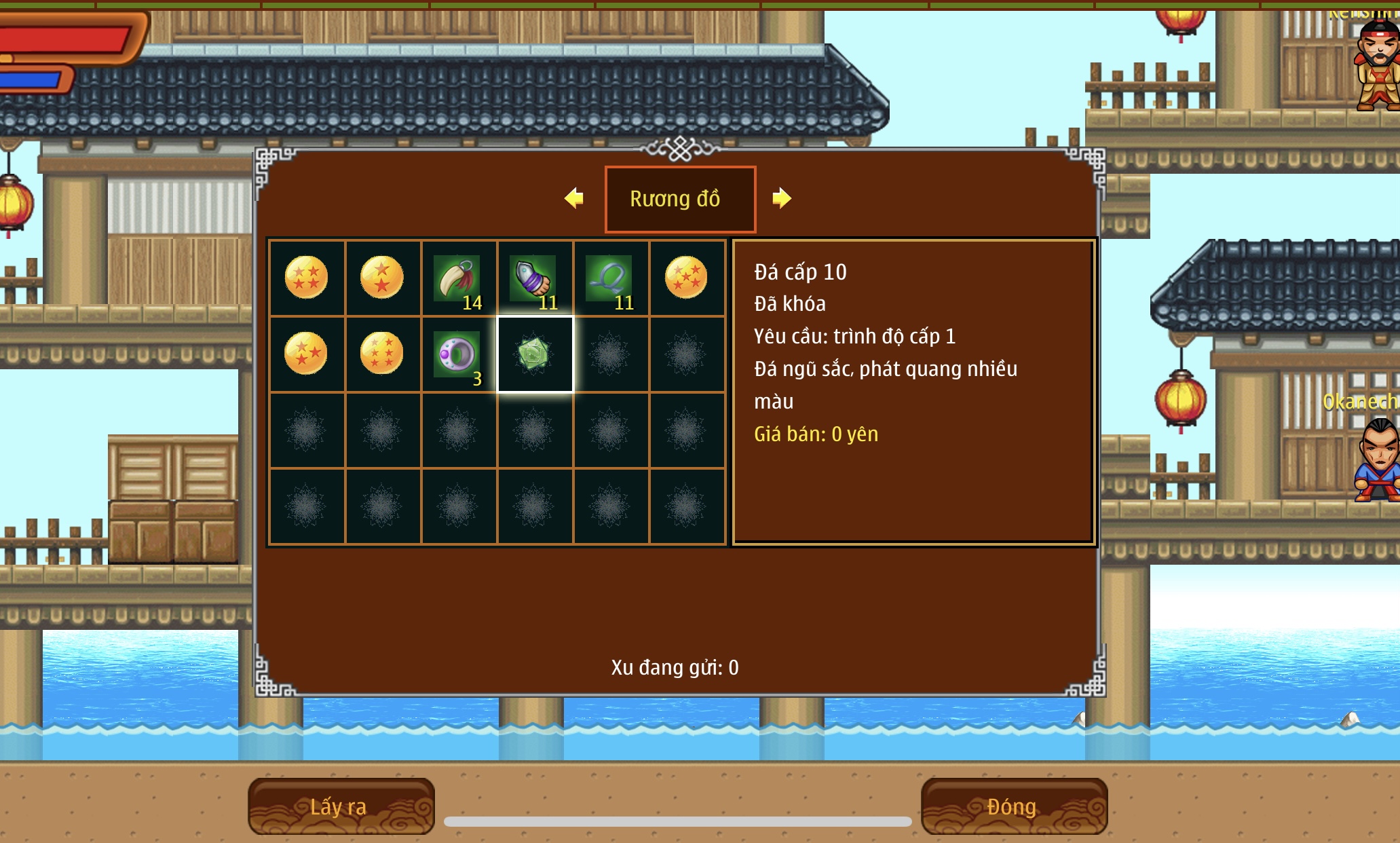Pick the fang pendant item numbered 14

pos(458,278)
